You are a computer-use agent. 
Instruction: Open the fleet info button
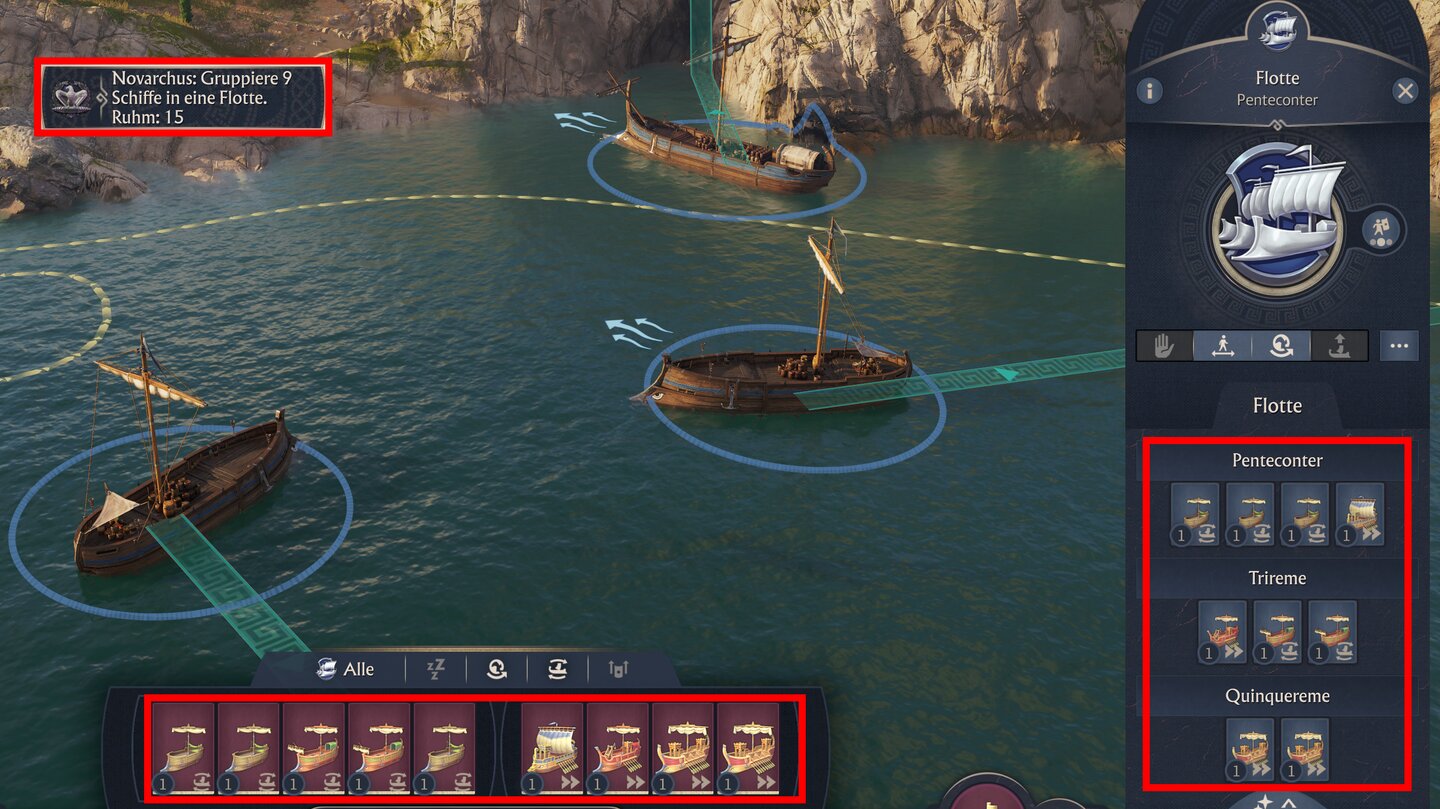[x=1149, y=92]
